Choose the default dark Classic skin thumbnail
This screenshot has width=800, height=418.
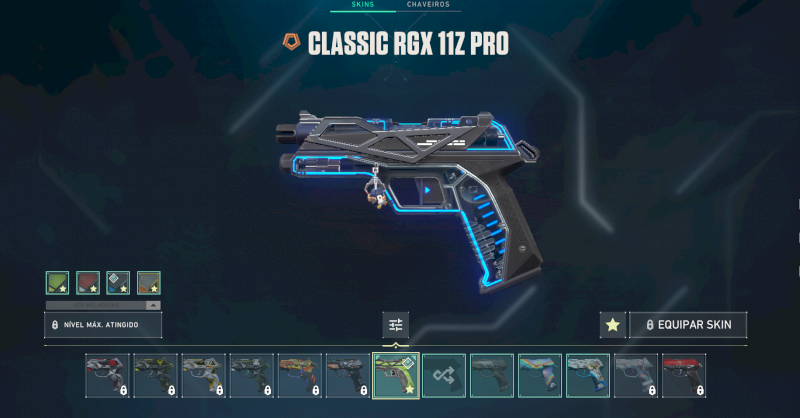pyautogui.click(x=491, y=375)
